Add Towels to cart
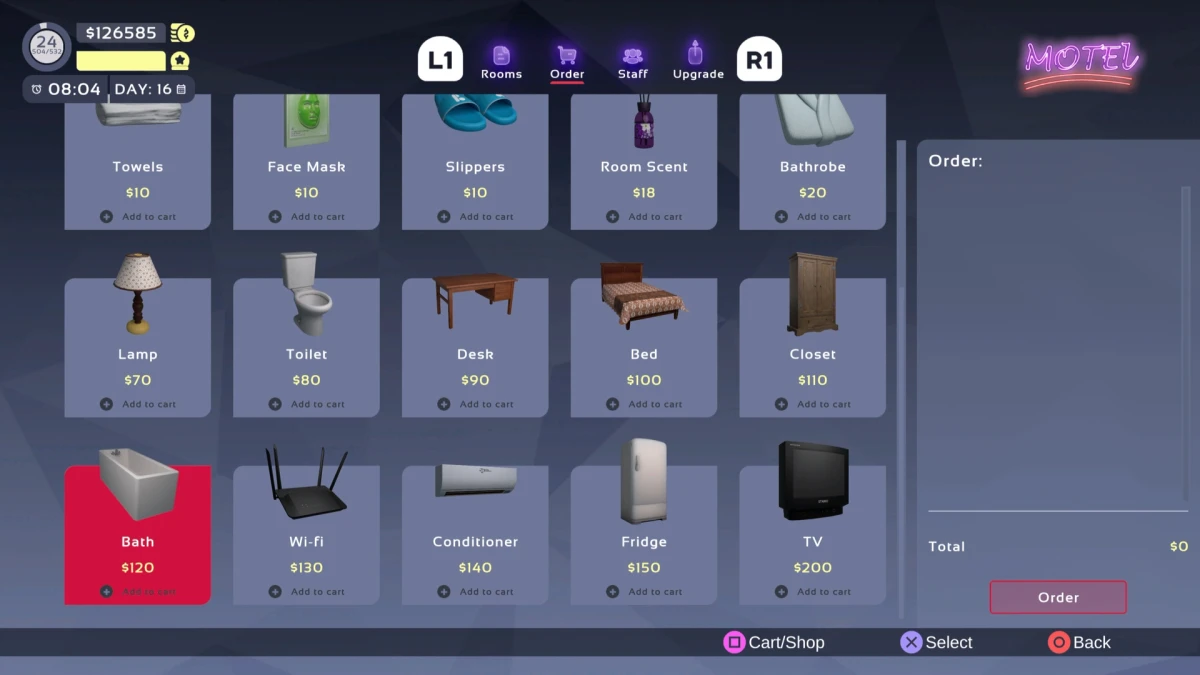 [x=138, y=216]
